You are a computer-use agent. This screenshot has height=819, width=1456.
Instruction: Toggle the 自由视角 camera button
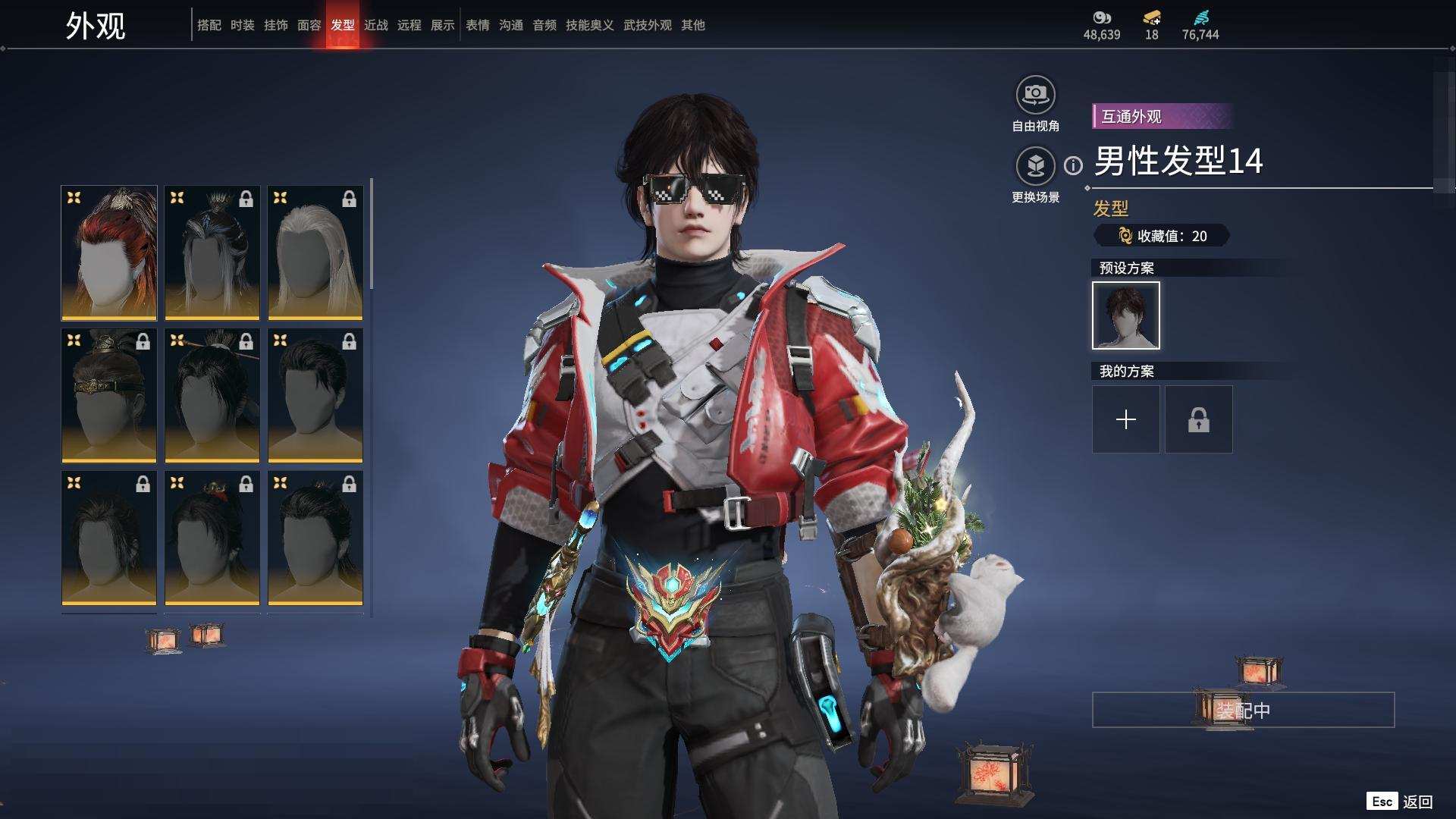[1035, 95]
